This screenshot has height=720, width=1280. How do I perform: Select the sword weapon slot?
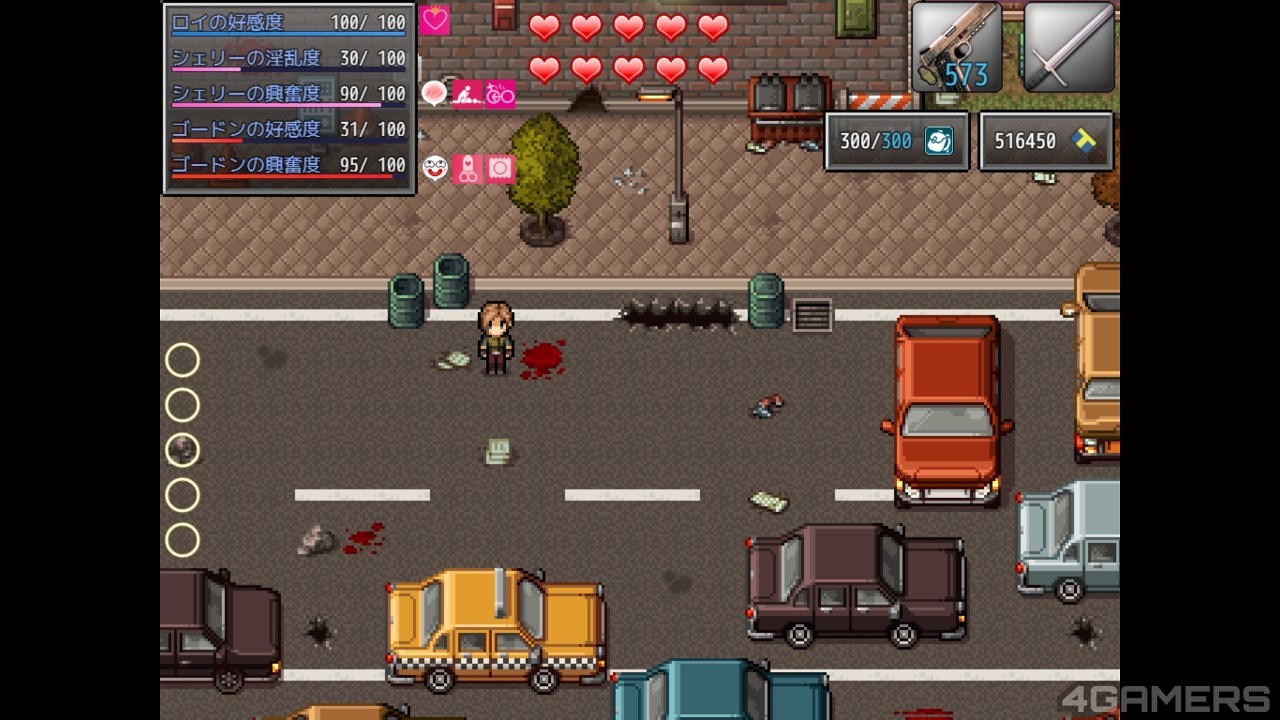pos(1068,48)
